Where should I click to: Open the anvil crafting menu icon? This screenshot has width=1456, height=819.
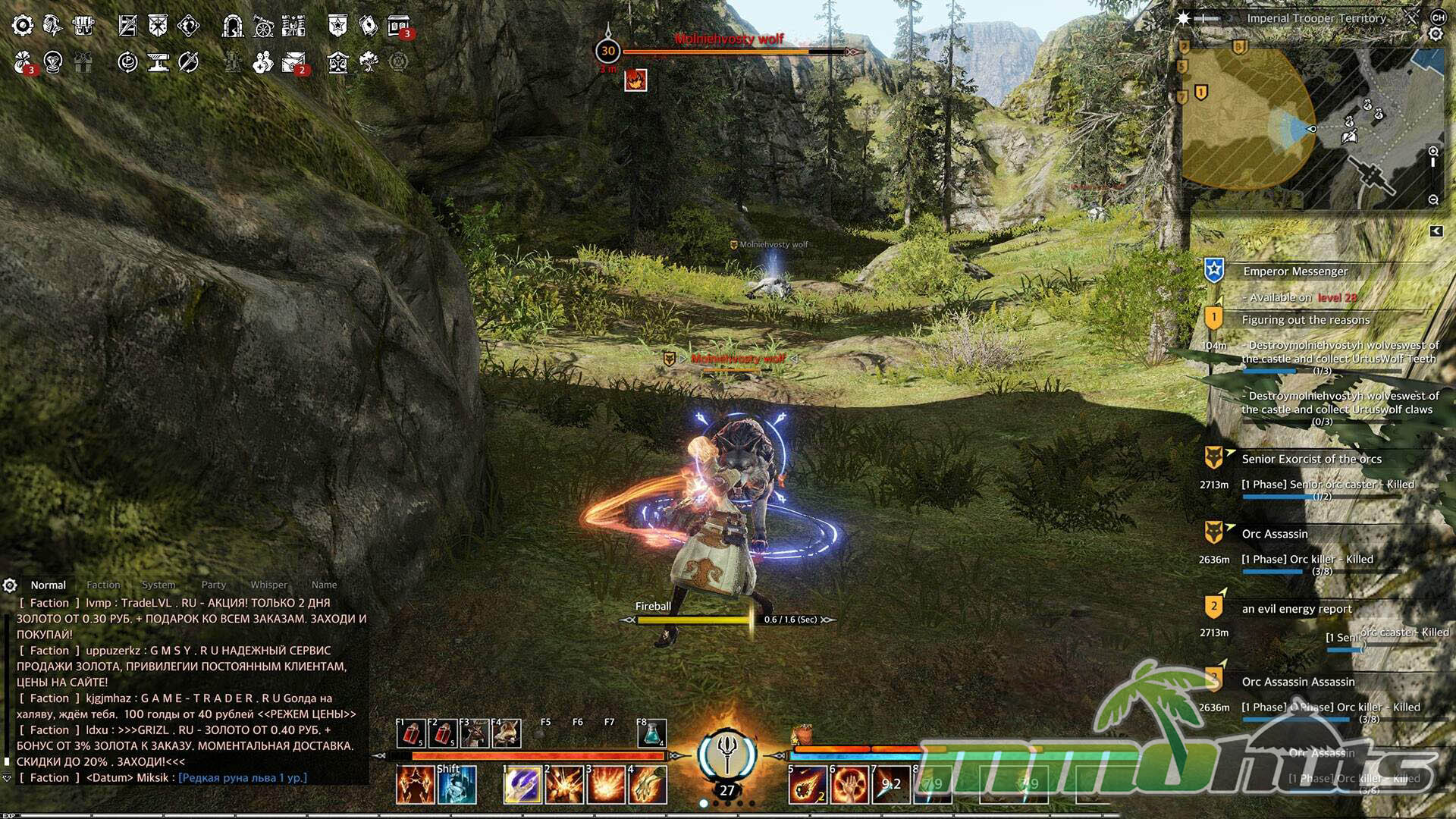coord(158,62)
